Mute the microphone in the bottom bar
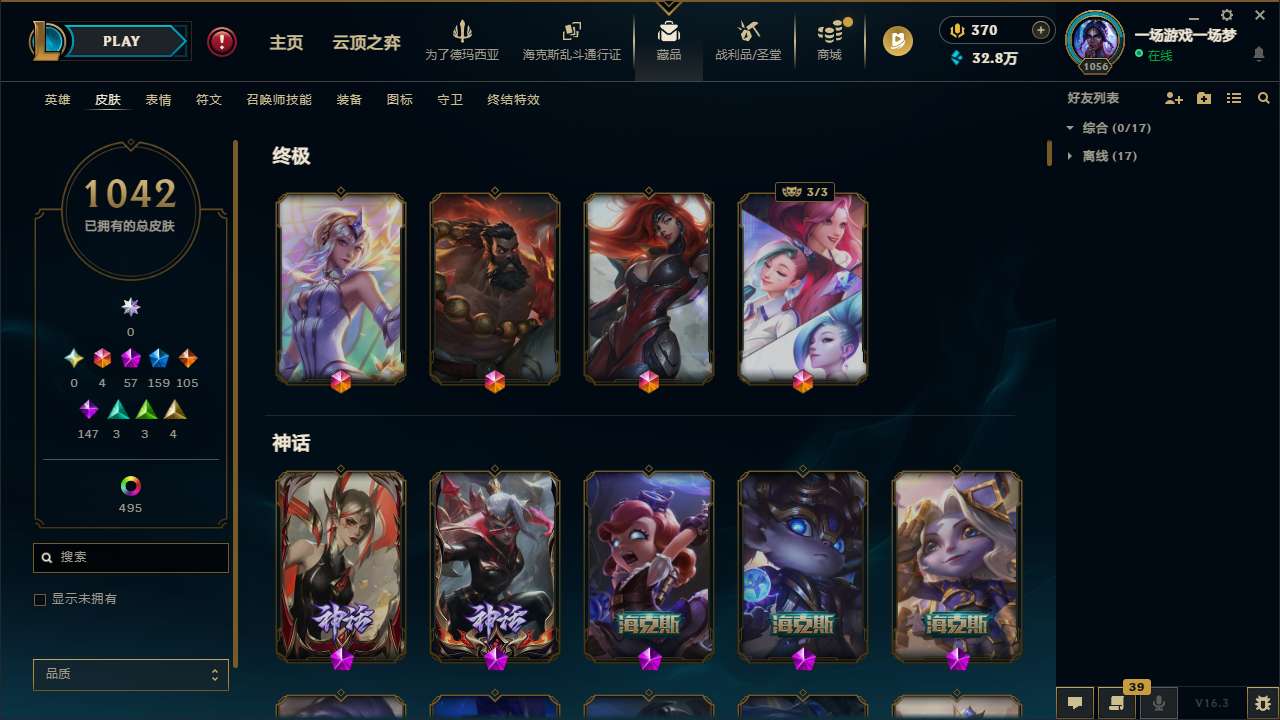This screenshot has height=720, width=1280. click(1156, 701)
